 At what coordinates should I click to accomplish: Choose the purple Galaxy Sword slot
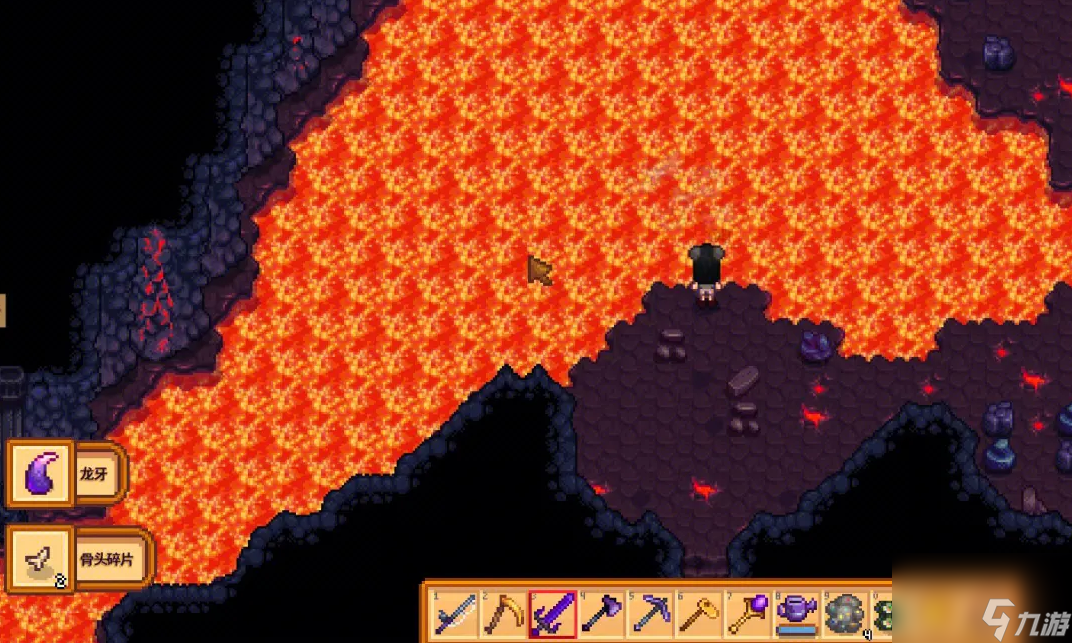tap(552, 613)
